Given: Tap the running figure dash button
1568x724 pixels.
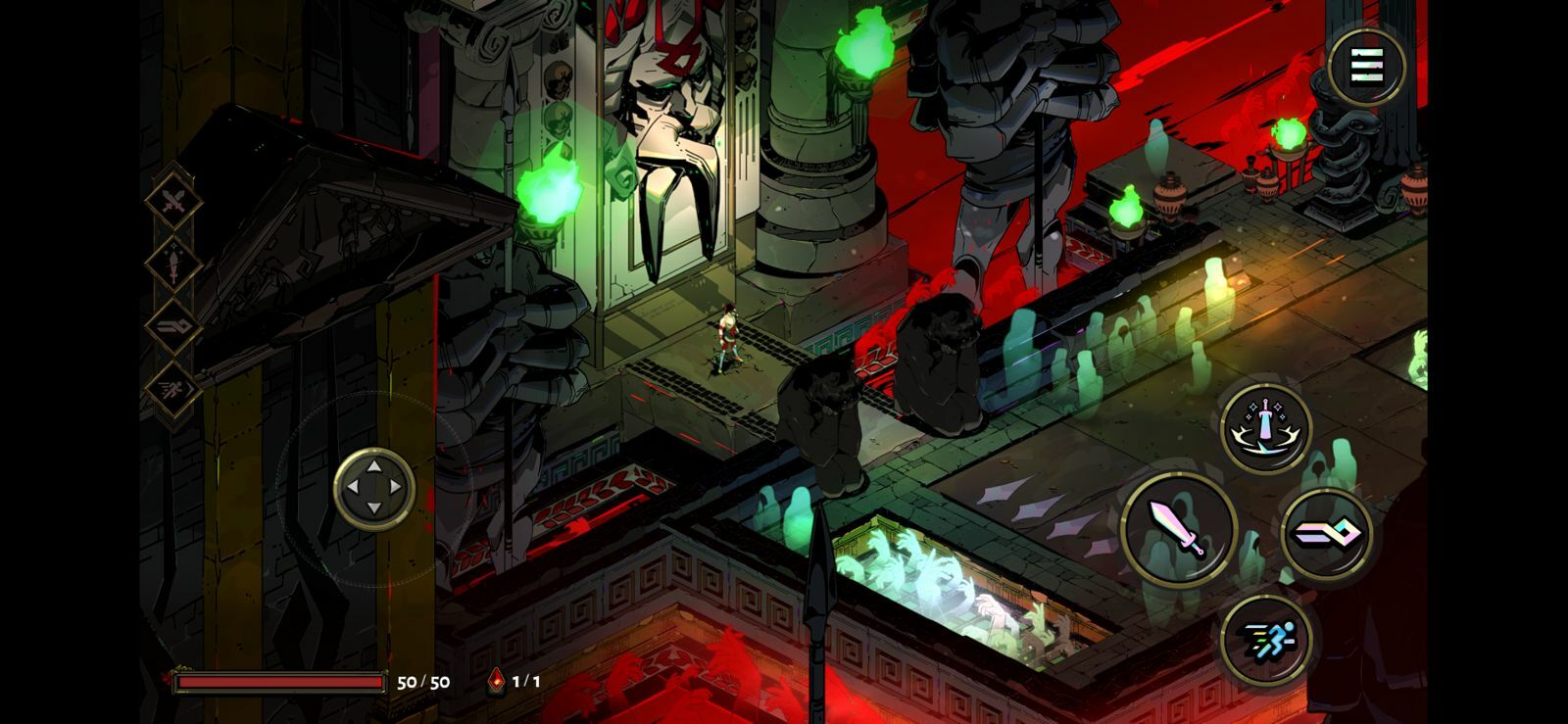Looking at the screenshot, I should [1266, 639].
